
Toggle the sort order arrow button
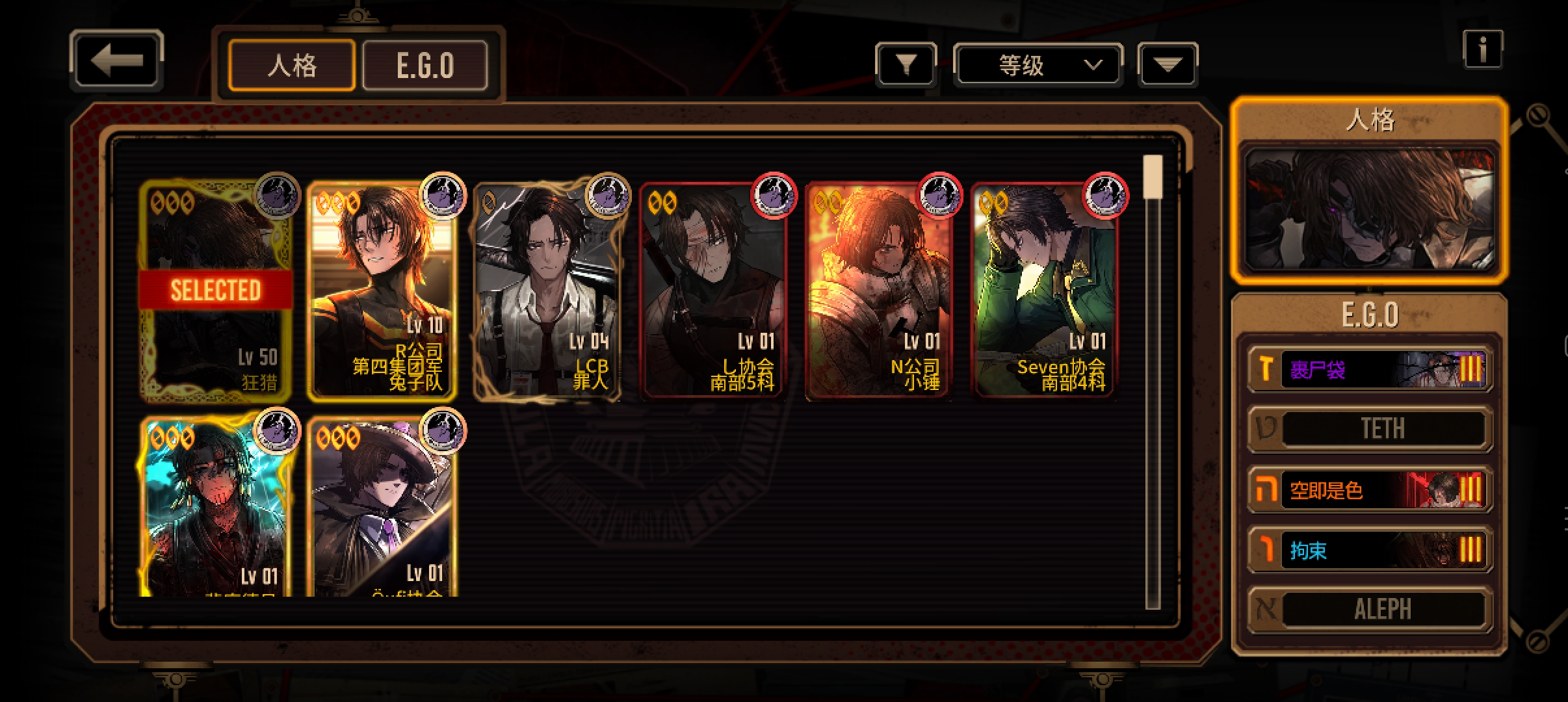(1168, 64)
